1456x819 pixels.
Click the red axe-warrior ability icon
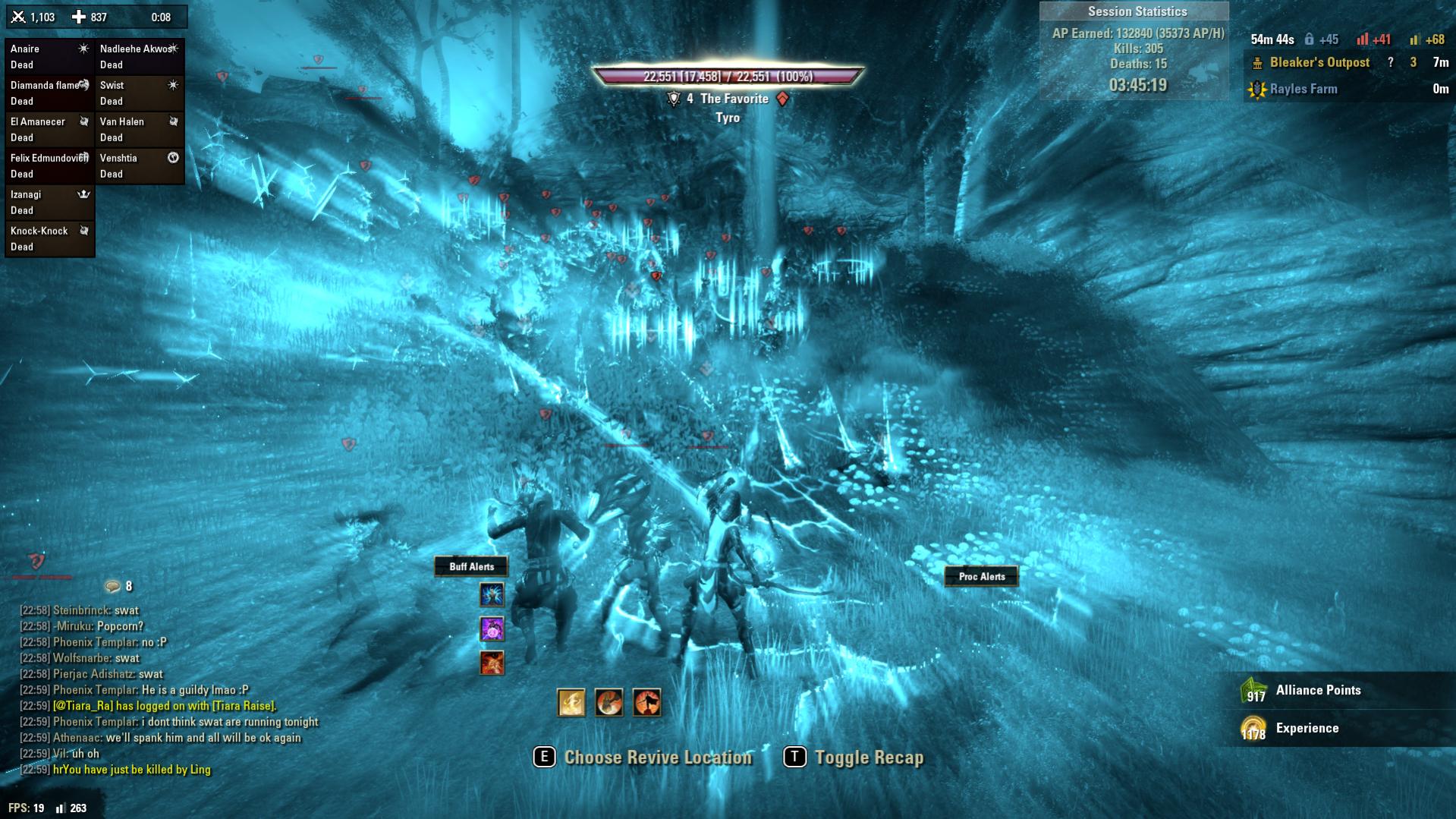pos(647,702)
